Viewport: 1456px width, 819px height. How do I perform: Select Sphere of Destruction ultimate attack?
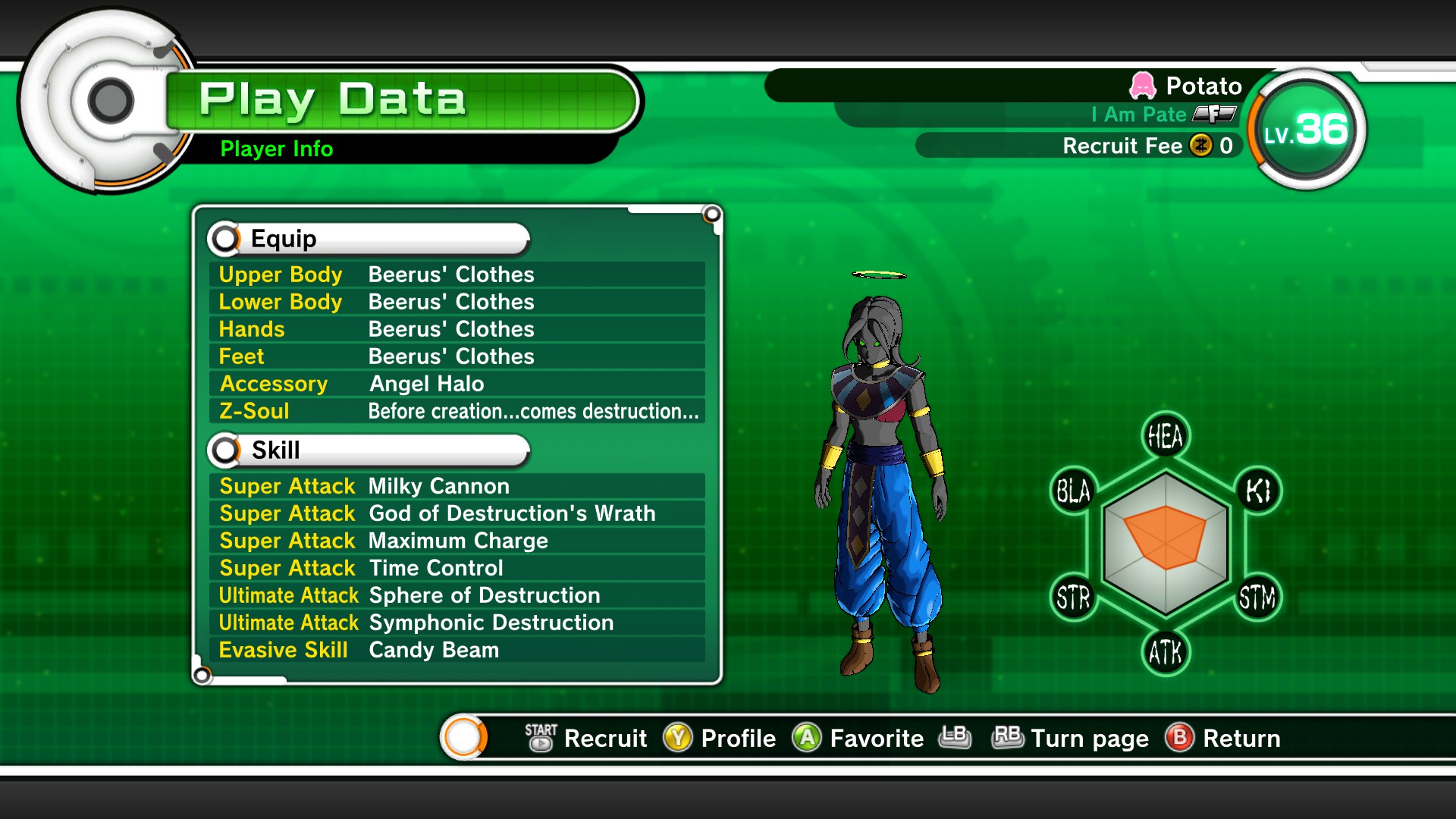pos(457,595)
